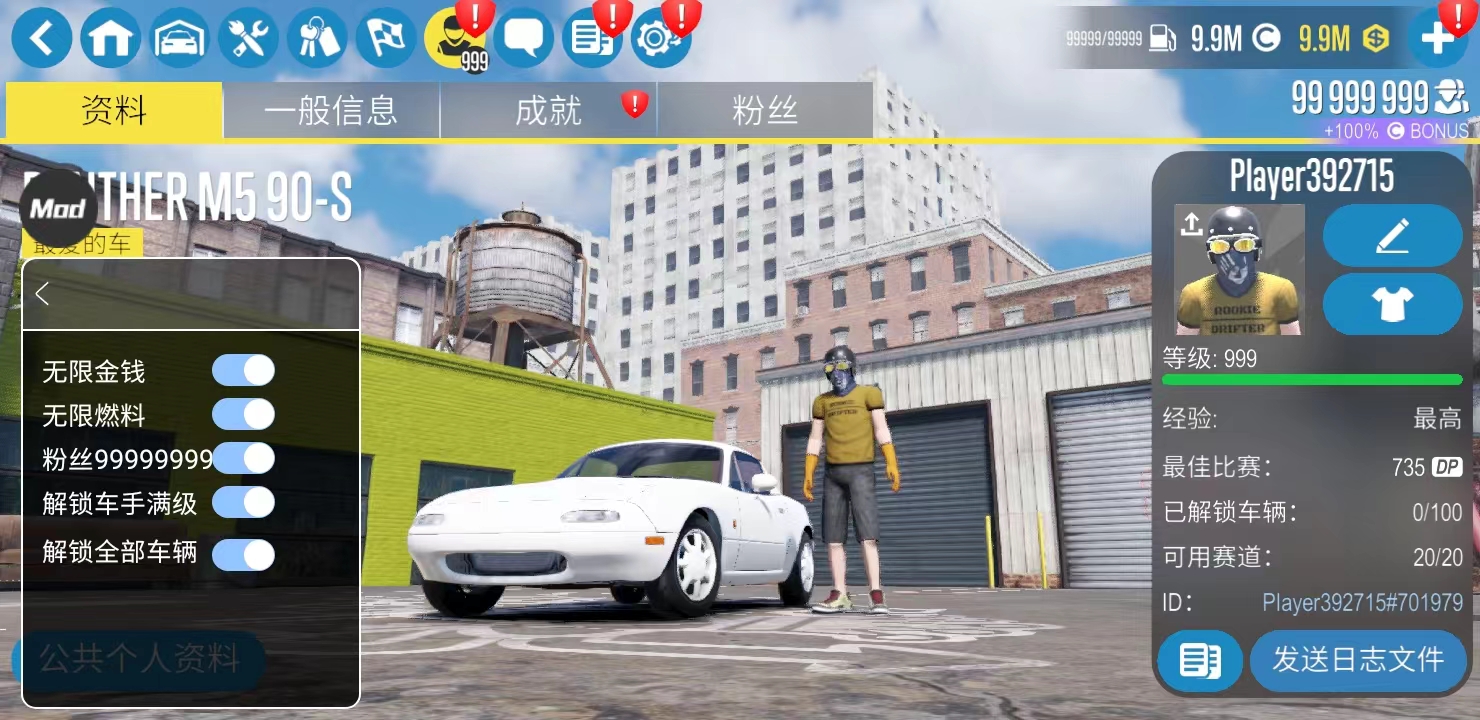
Task: Toggle the 无限燃料 mod switch
Action: pos(243,414)
